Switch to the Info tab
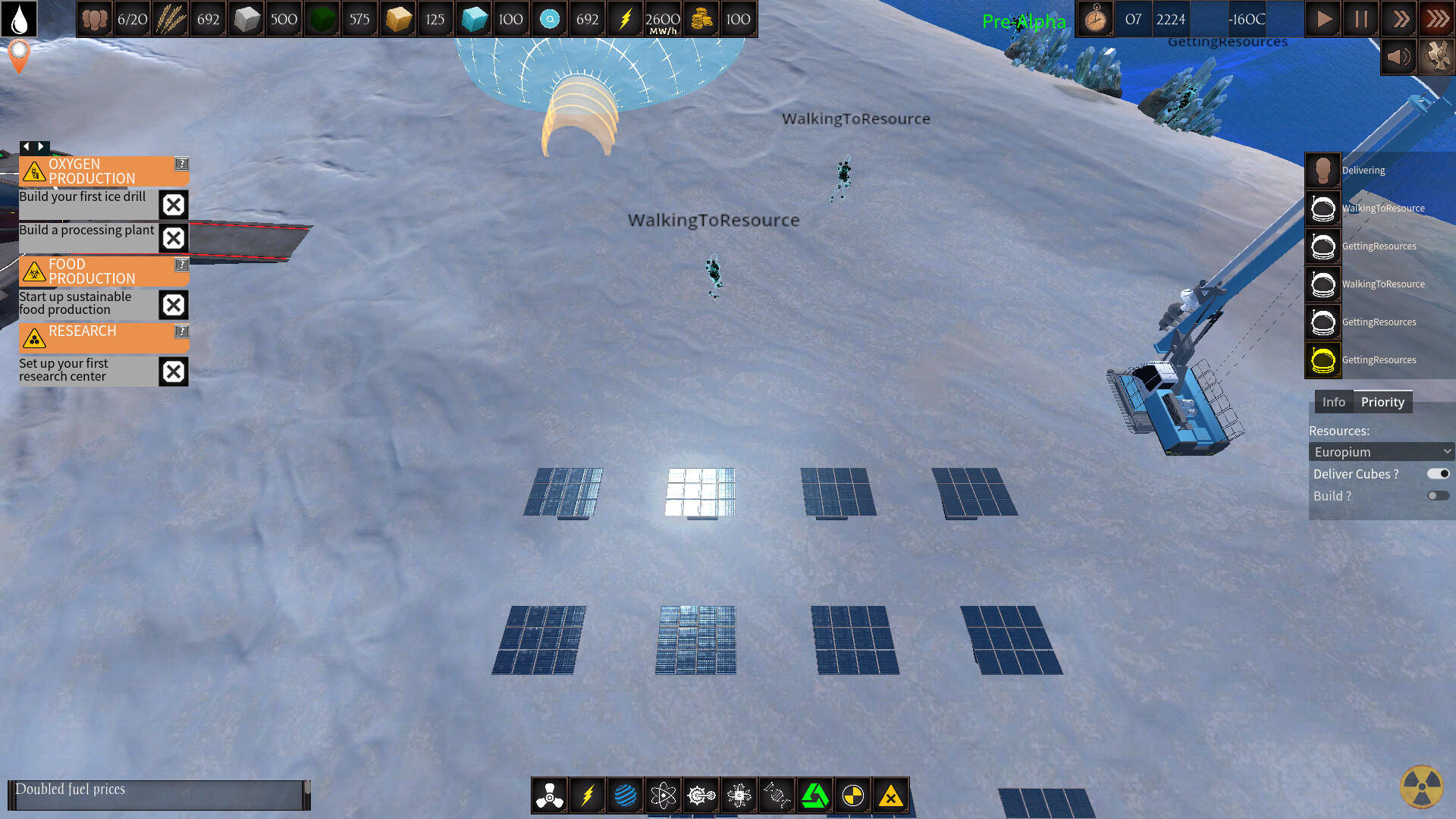Screen dimensions: 1456x819 click(1334, 402)
